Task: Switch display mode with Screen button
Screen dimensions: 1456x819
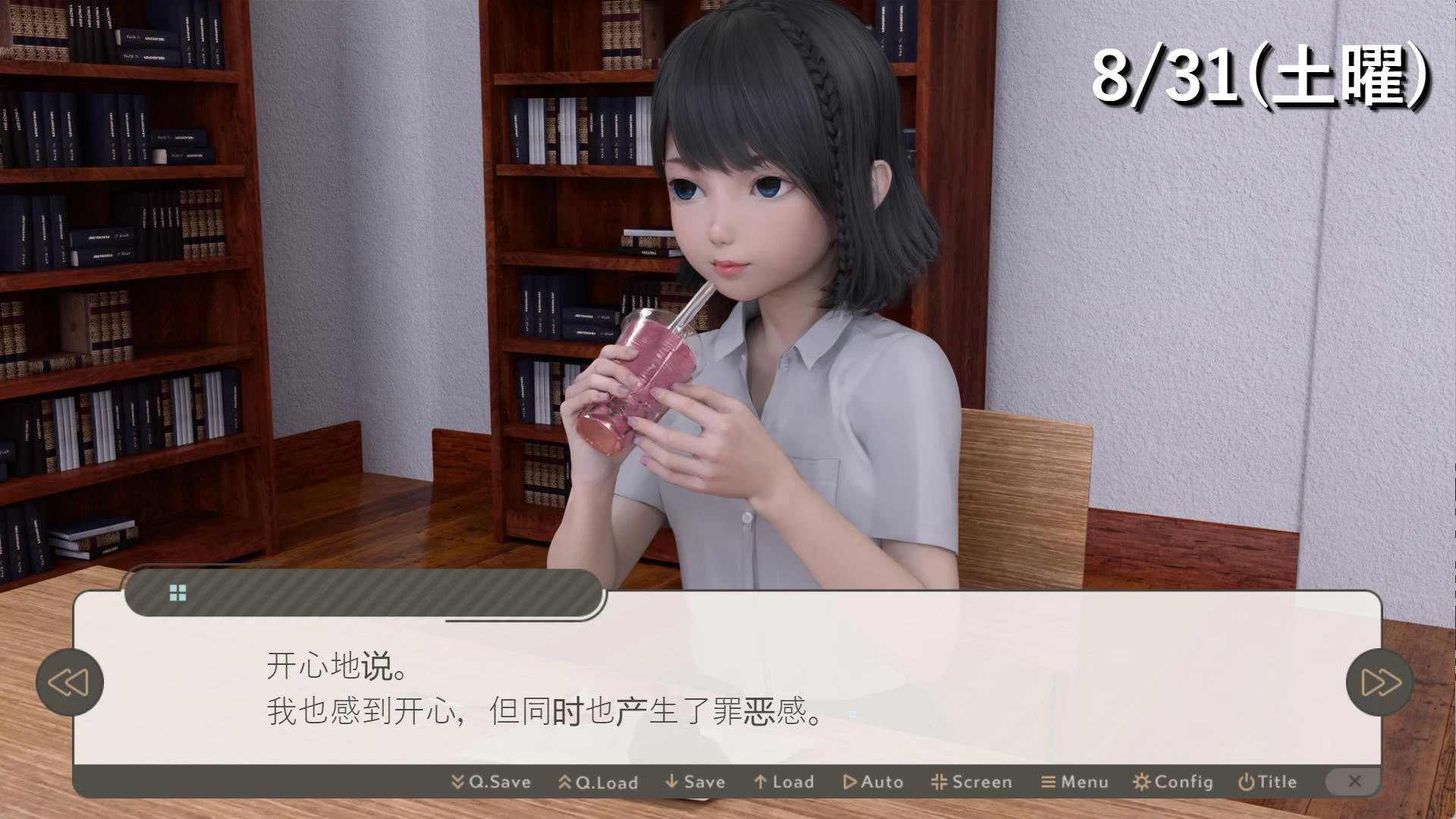Action: 971,782
